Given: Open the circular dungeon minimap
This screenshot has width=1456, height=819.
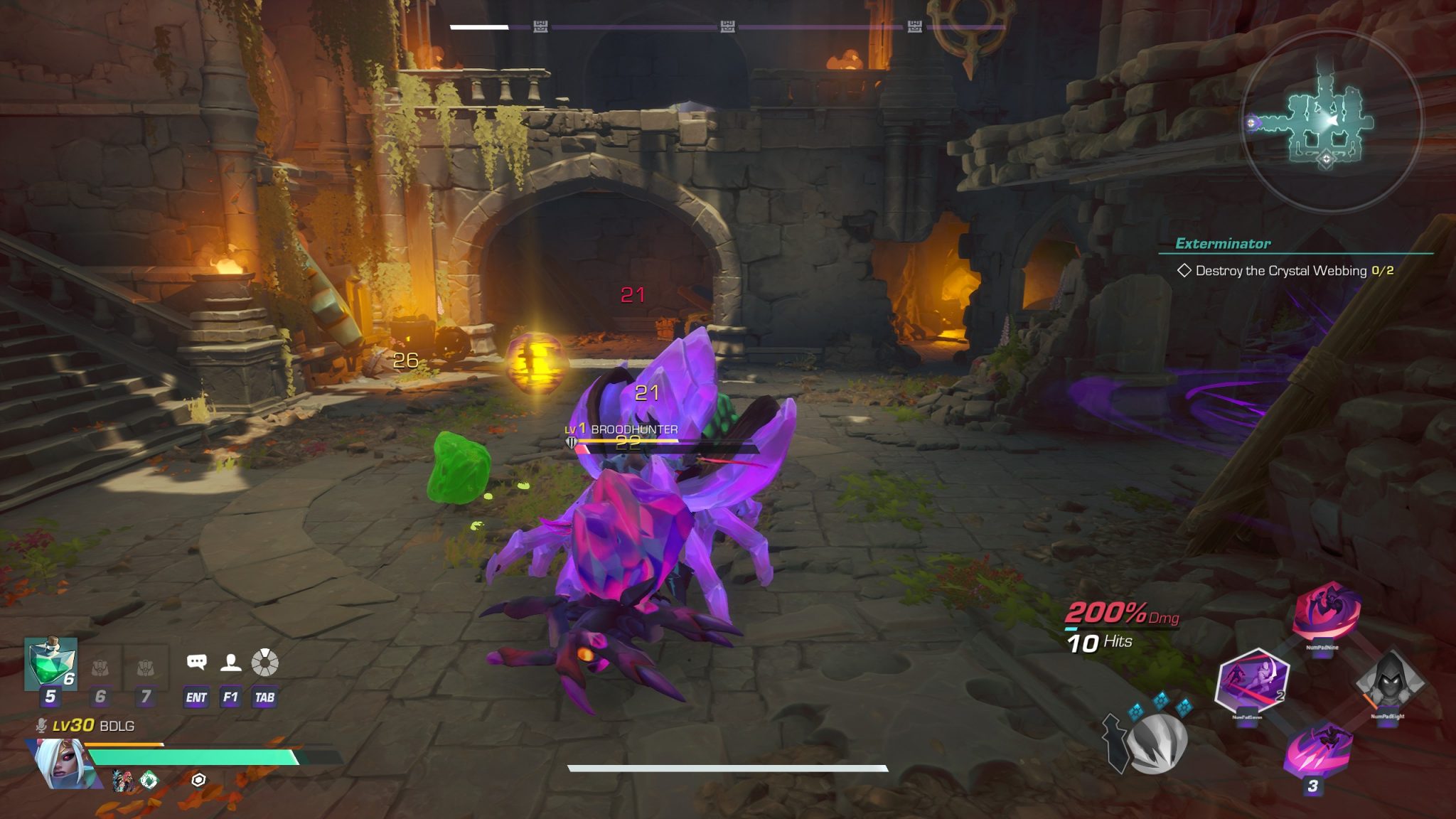Looking at the screenshot, I should tap(1330, 122).
